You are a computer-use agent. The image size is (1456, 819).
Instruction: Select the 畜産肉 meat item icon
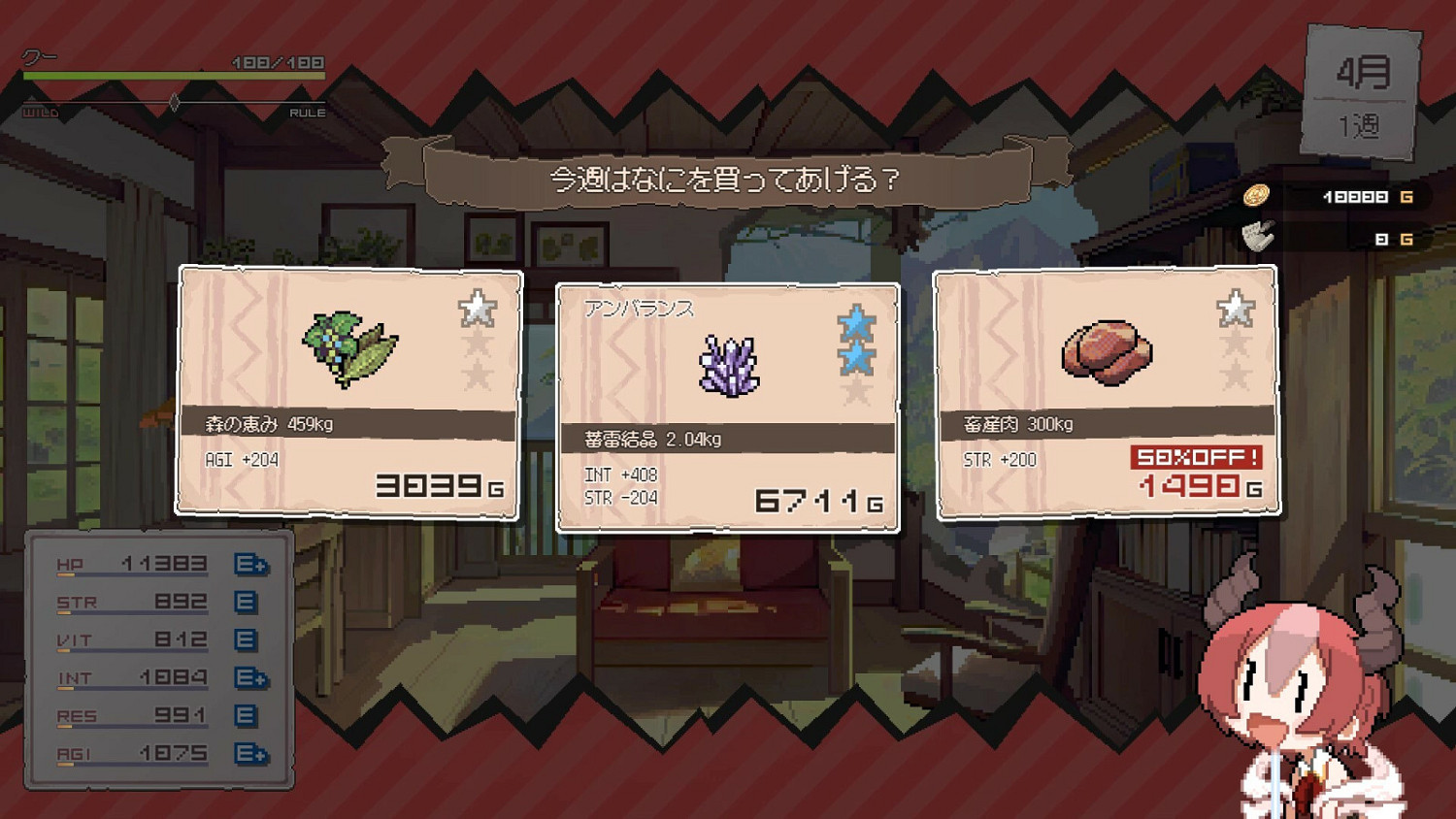click(1107, 354)
